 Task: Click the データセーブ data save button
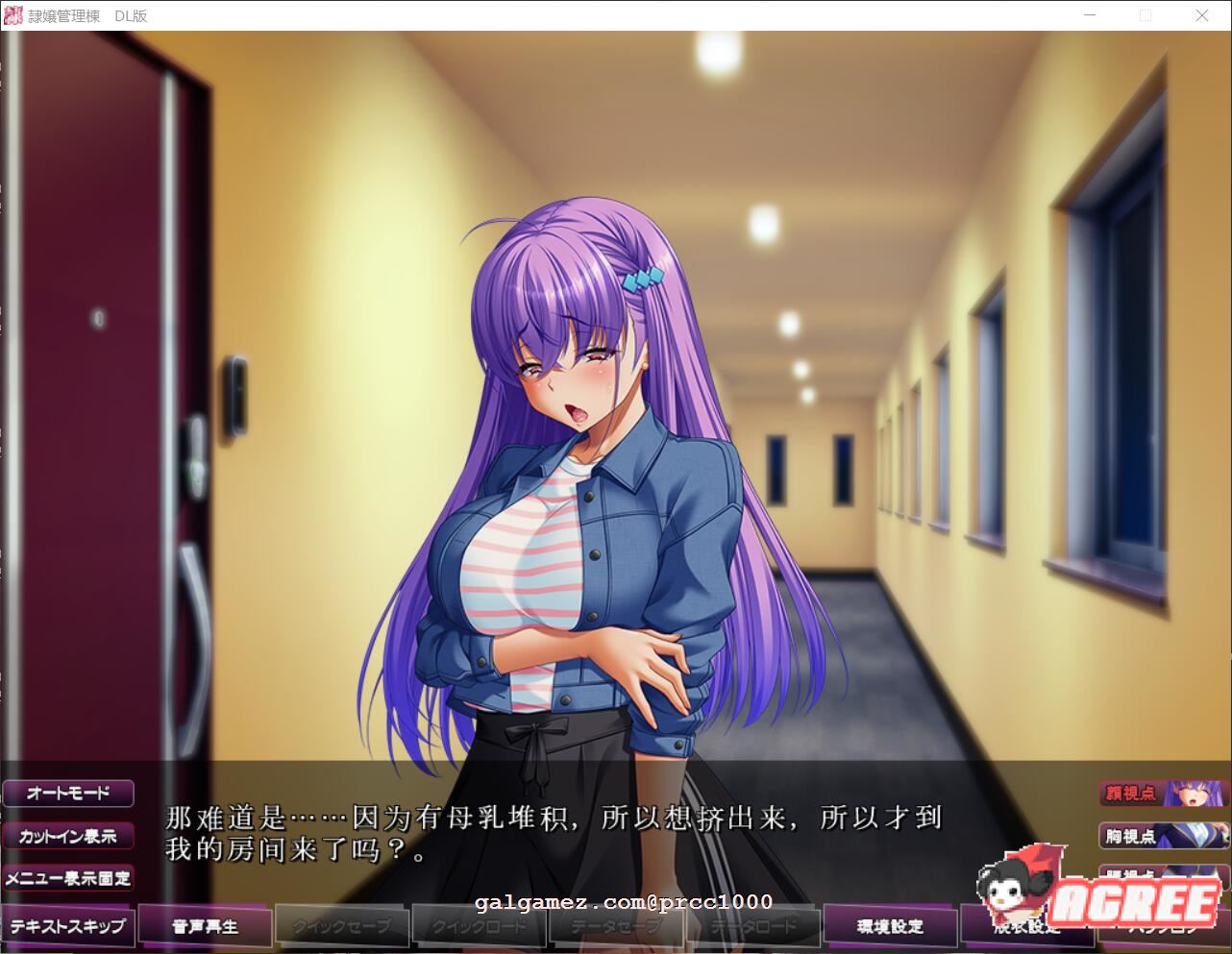615,925
